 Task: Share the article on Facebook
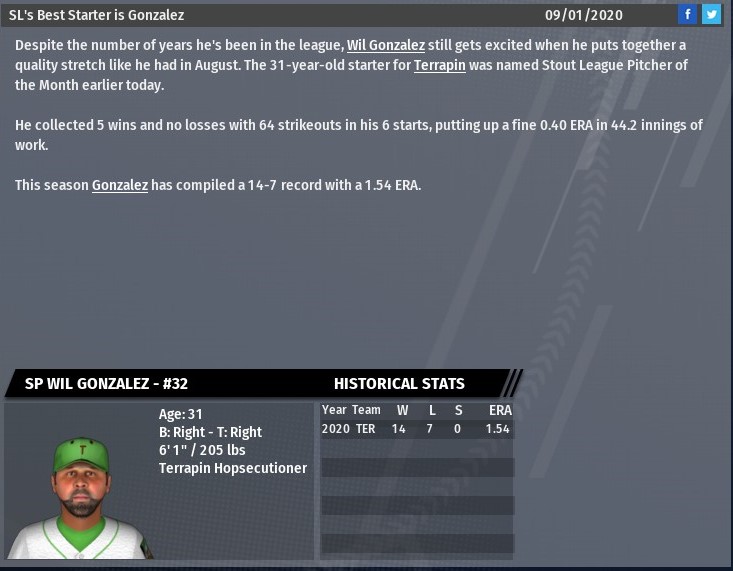point(687,15)
